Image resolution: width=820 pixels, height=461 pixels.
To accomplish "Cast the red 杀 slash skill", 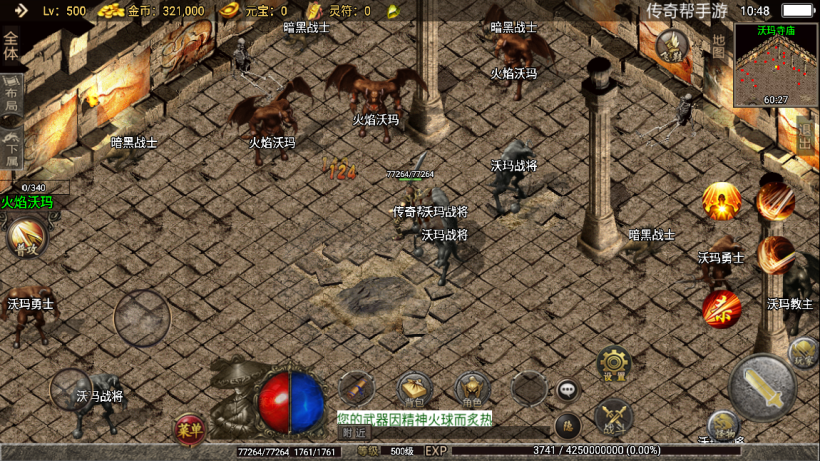I will coord(720,310).
